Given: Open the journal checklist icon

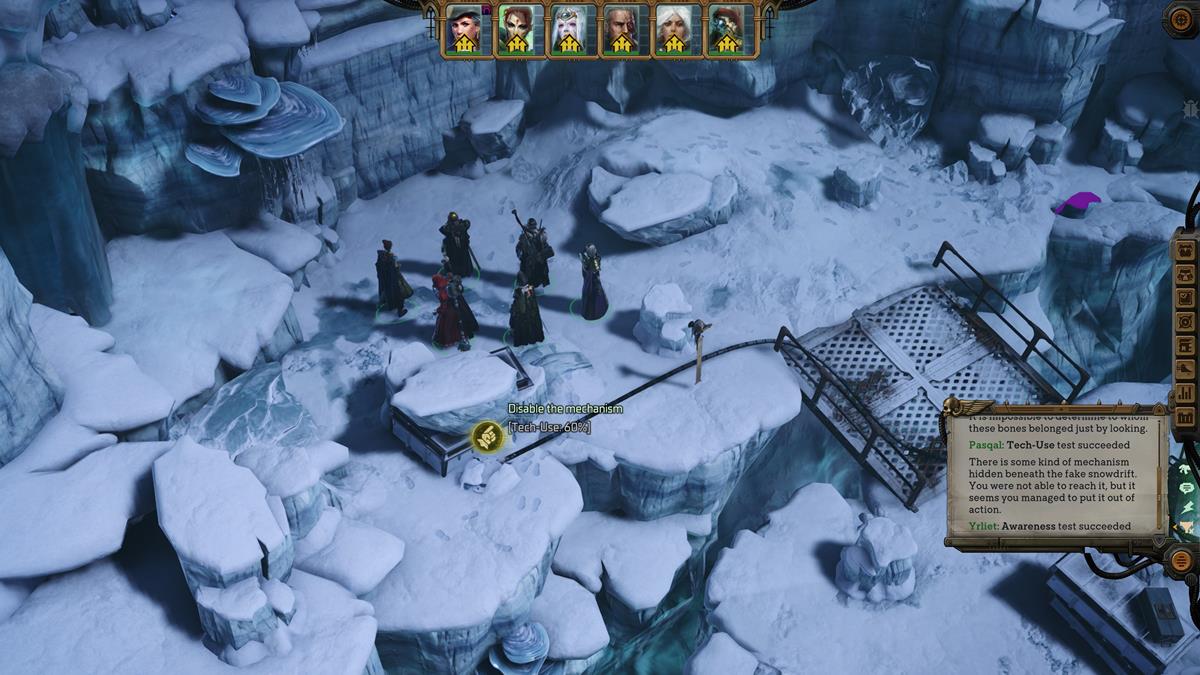Looking at the screenshot, I should point(1187,297).
